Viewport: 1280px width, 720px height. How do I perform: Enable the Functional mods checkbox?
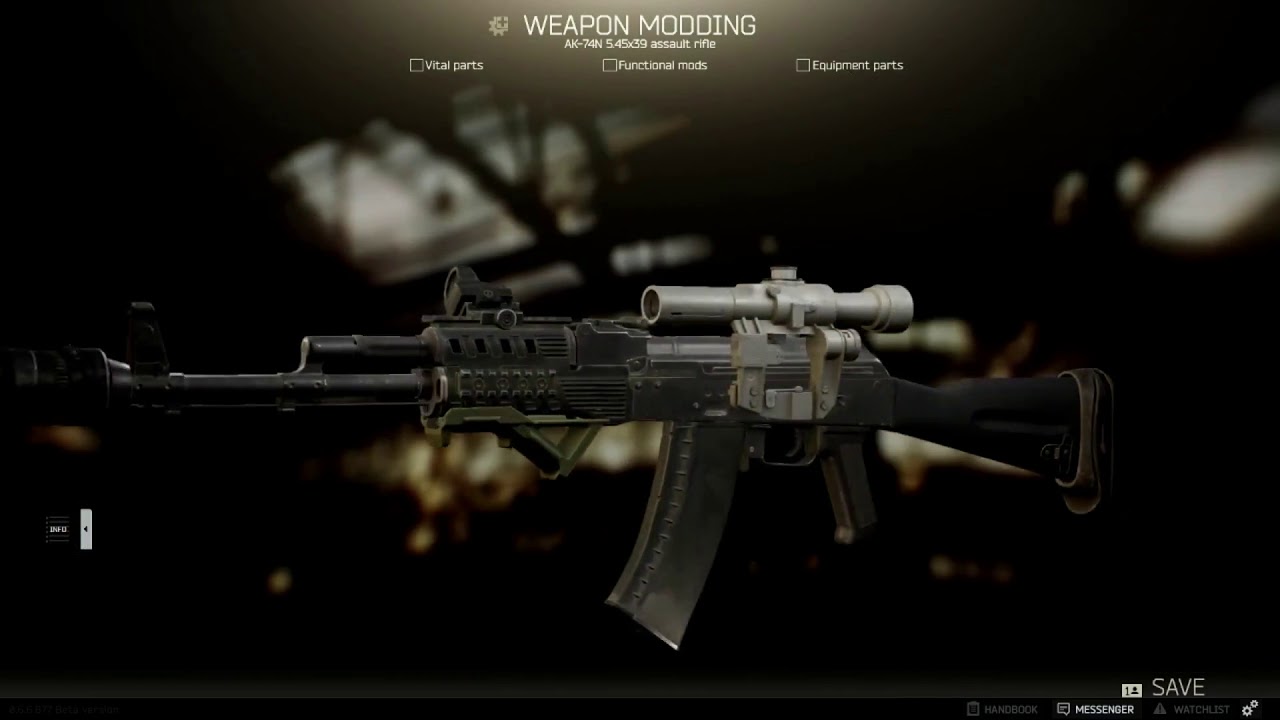610,65
